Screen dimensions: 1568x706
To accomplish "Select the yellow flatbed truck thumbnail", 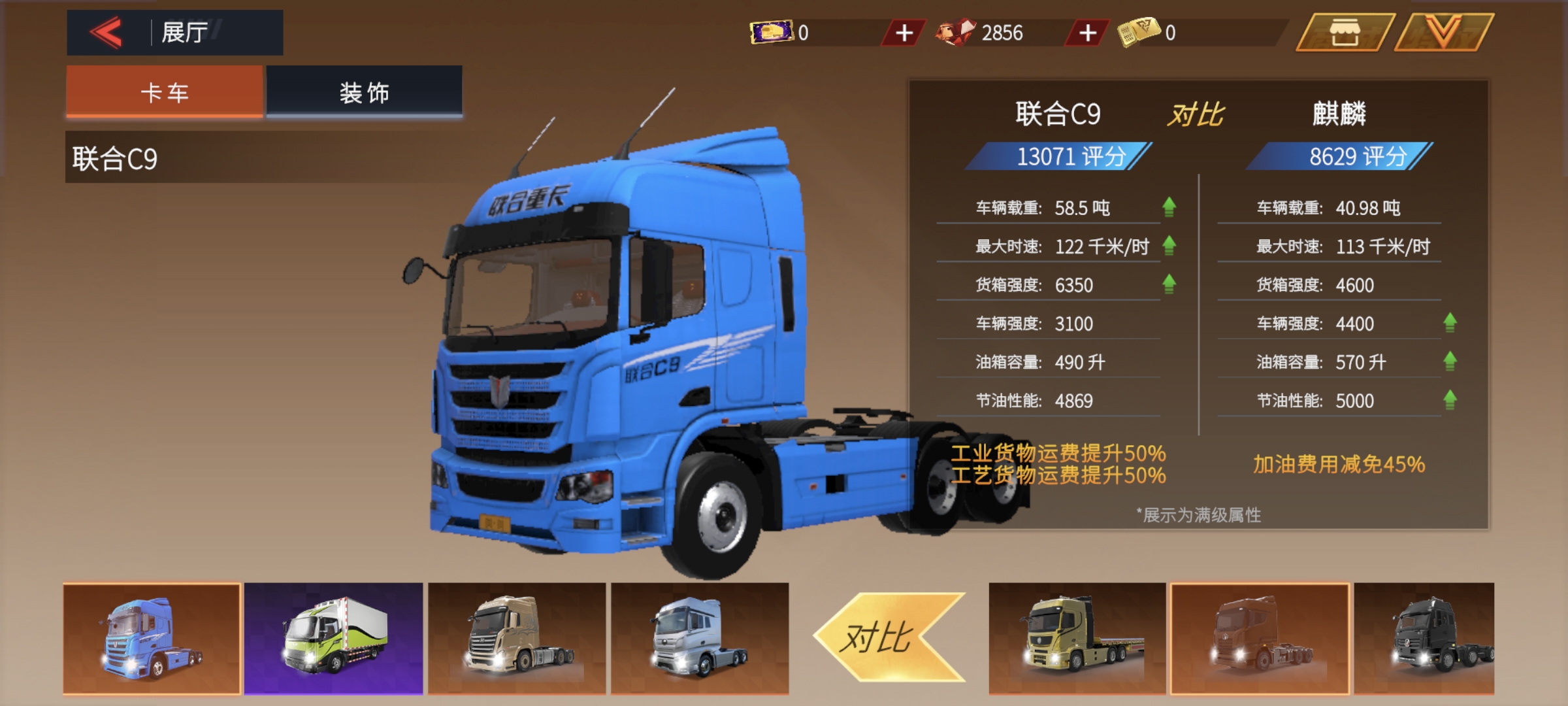I will (1077, 638).
